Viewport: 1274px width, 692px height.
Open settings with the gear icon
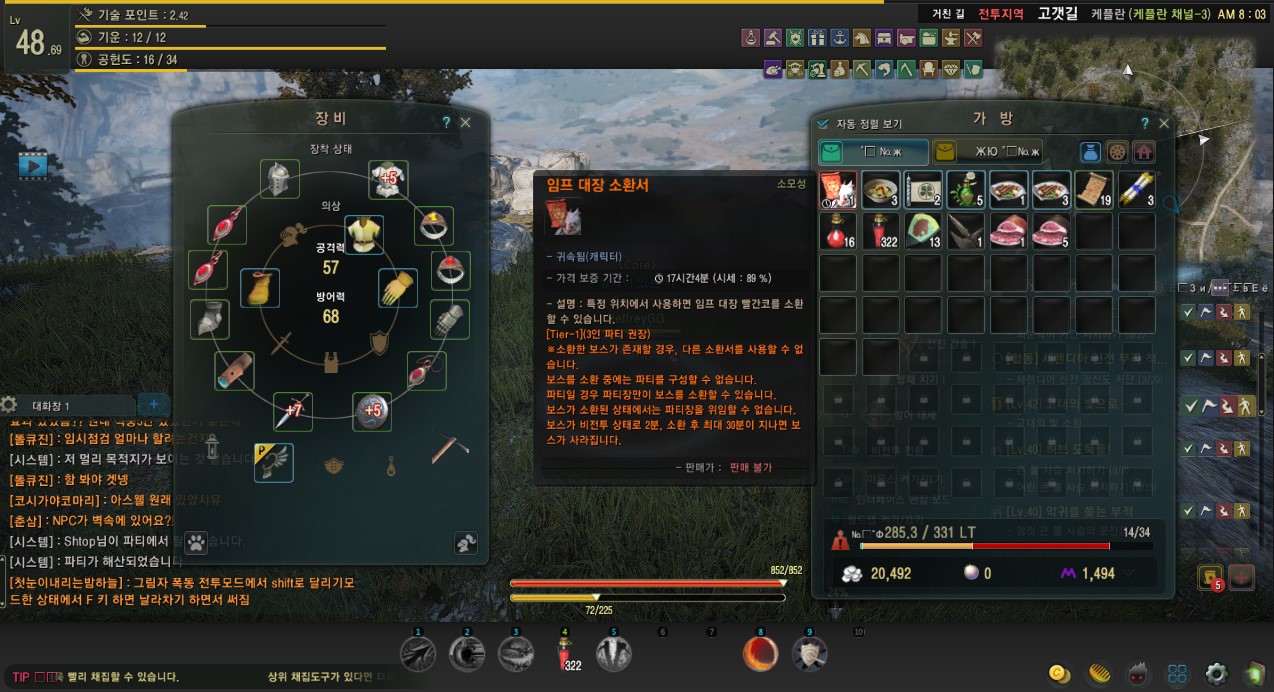click(x=1216, y=672)
